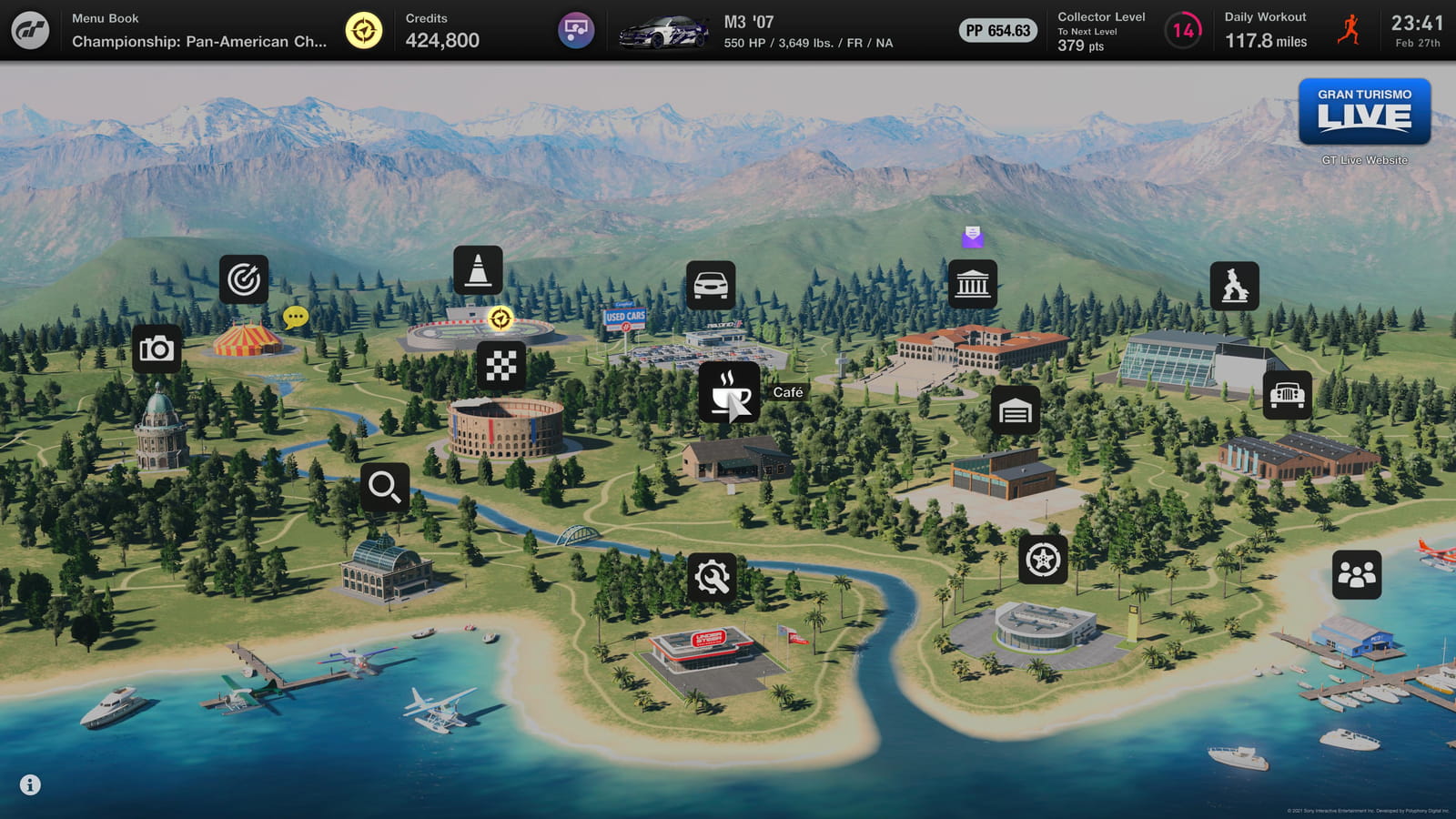Enter the World Circuits checkered flag pavilion
This screenshot has height=819, width=1456.
pyautogui.click(x=500, y=366)
